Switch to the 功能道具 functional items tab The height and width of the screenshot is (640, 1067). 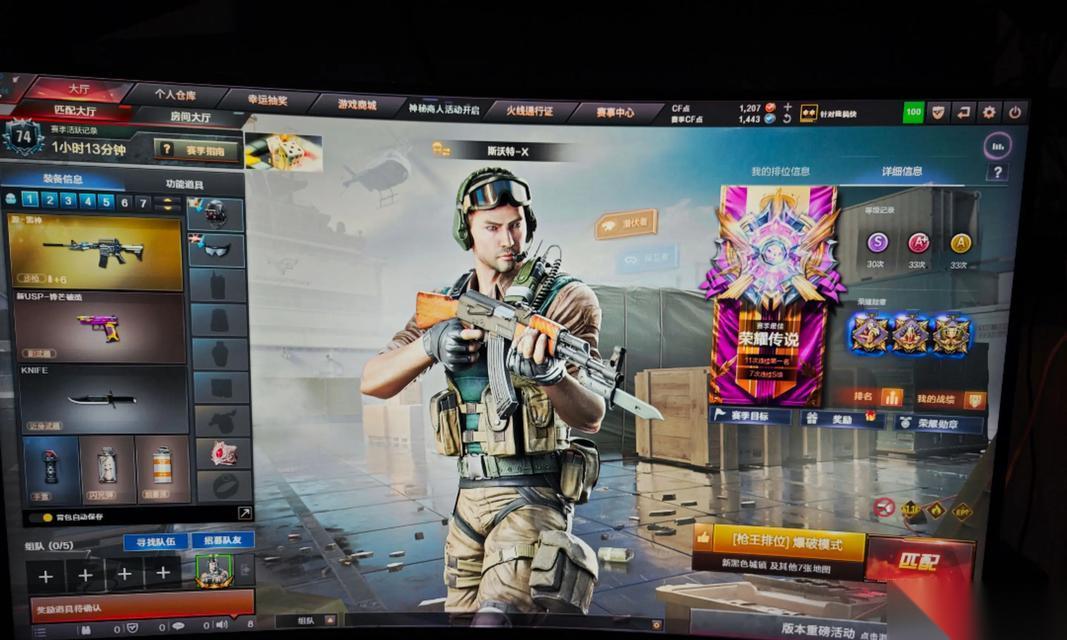coord(184,184)
